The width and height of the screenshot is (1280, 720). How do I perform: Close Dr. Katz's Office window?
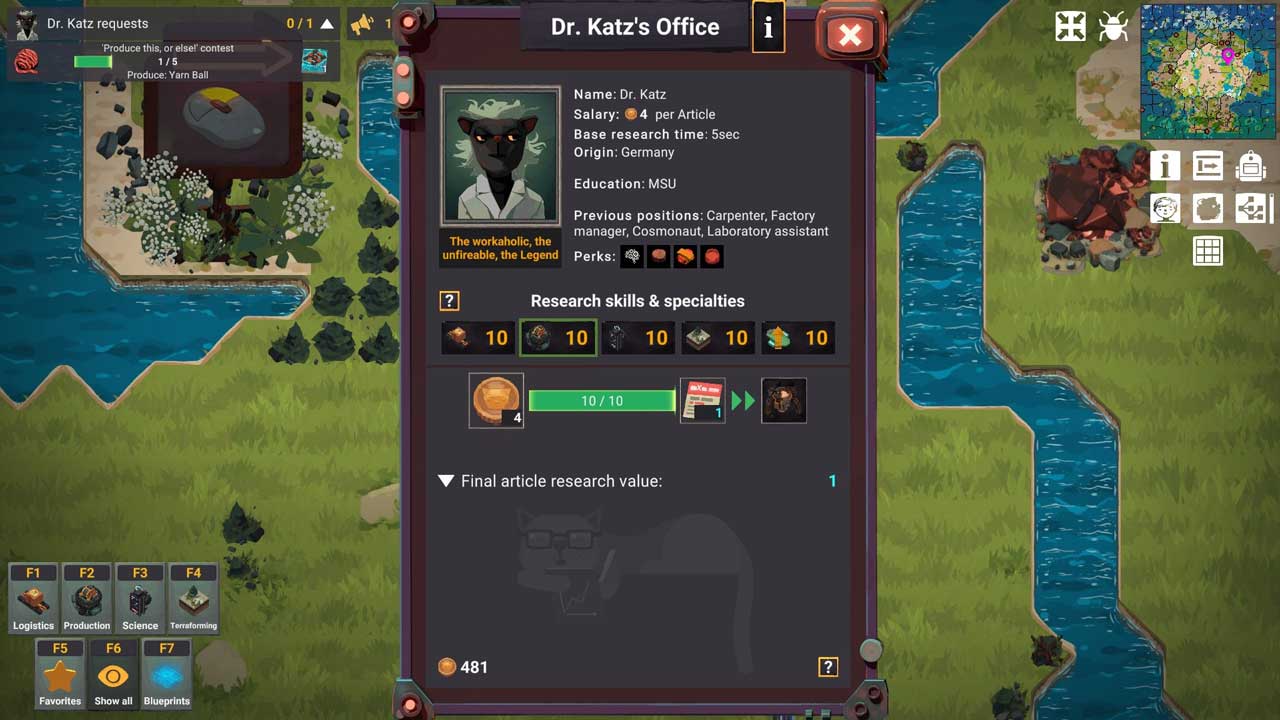coord(850,36)
